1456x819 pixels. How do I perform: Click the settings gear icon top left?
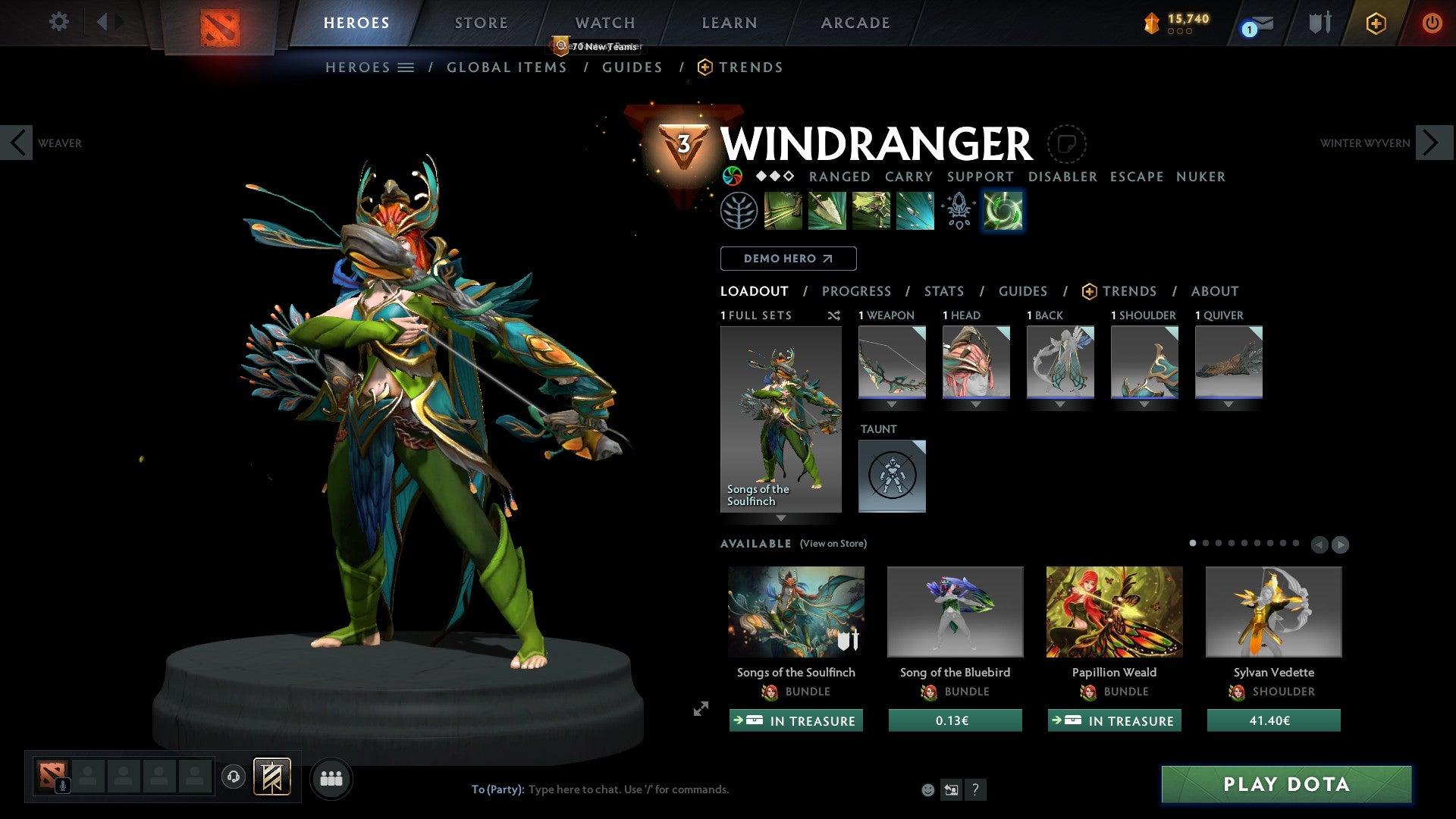[58, 22]
